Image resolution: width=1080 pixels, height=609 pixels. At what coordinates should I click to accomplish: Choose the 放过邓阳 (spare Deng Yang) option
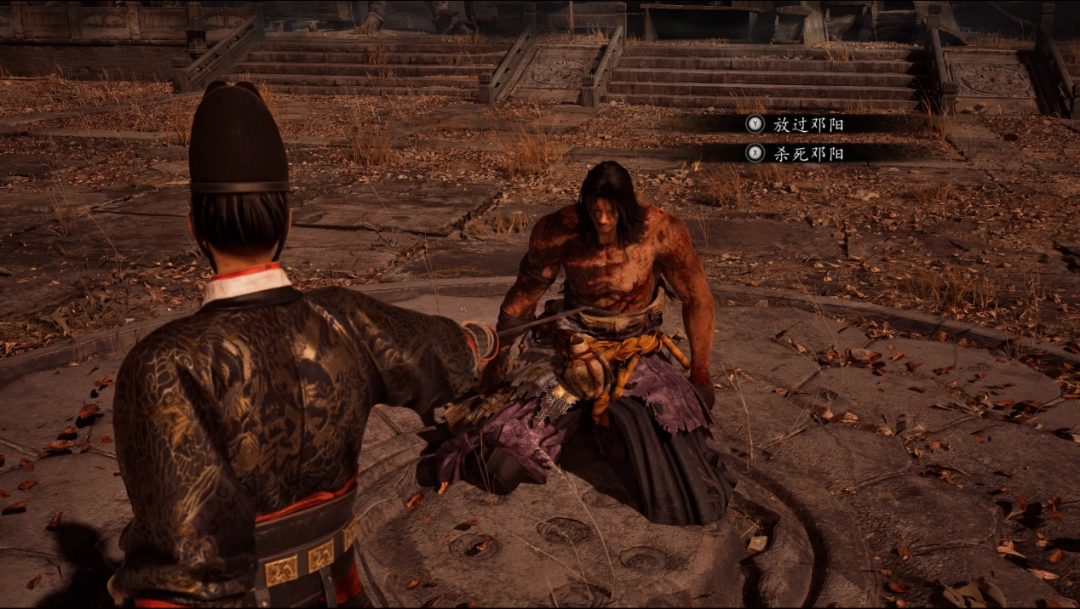[808, 125]
